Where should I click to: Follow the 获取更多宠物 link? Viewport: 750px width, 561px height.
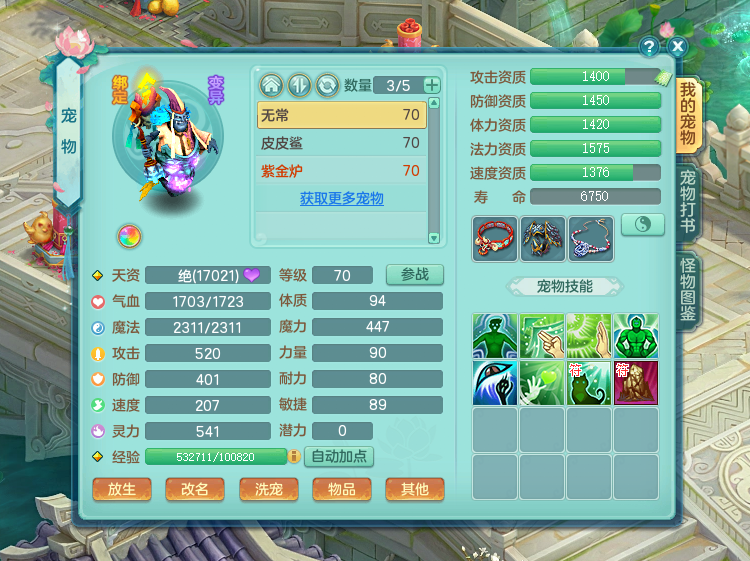[x=341, y=199]
